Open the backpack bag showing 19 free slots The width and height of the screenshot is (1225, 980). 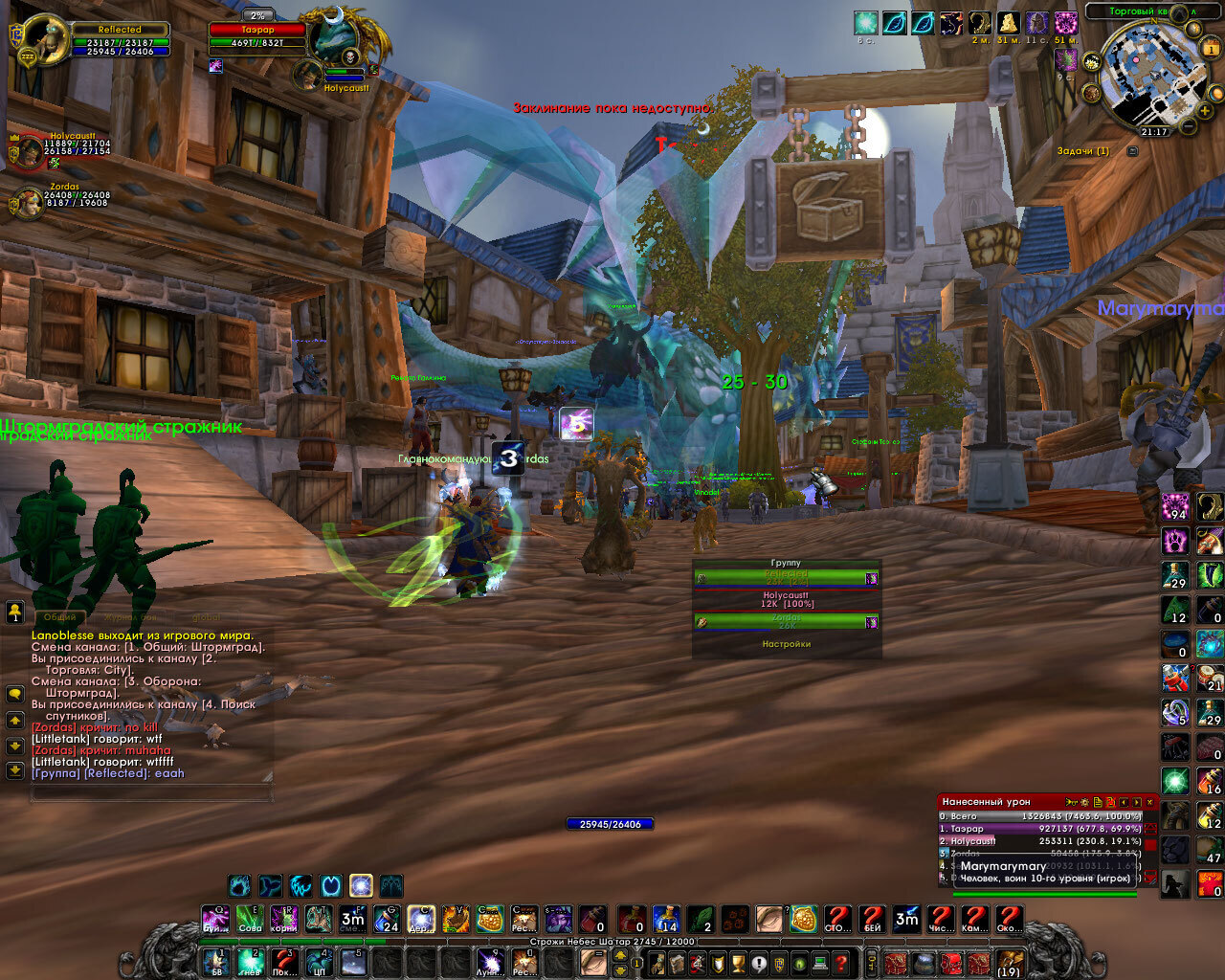(1008, 962)
